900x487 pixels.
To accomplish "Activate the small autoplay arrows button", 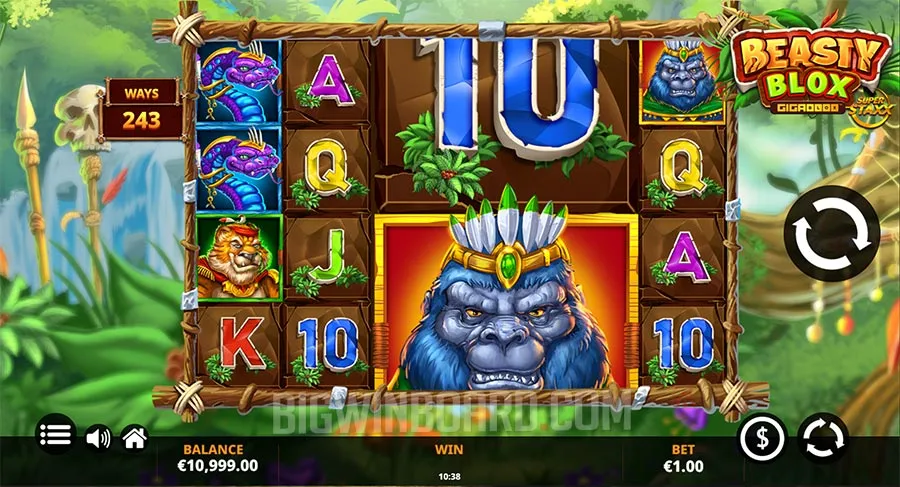I will point(824,438).
